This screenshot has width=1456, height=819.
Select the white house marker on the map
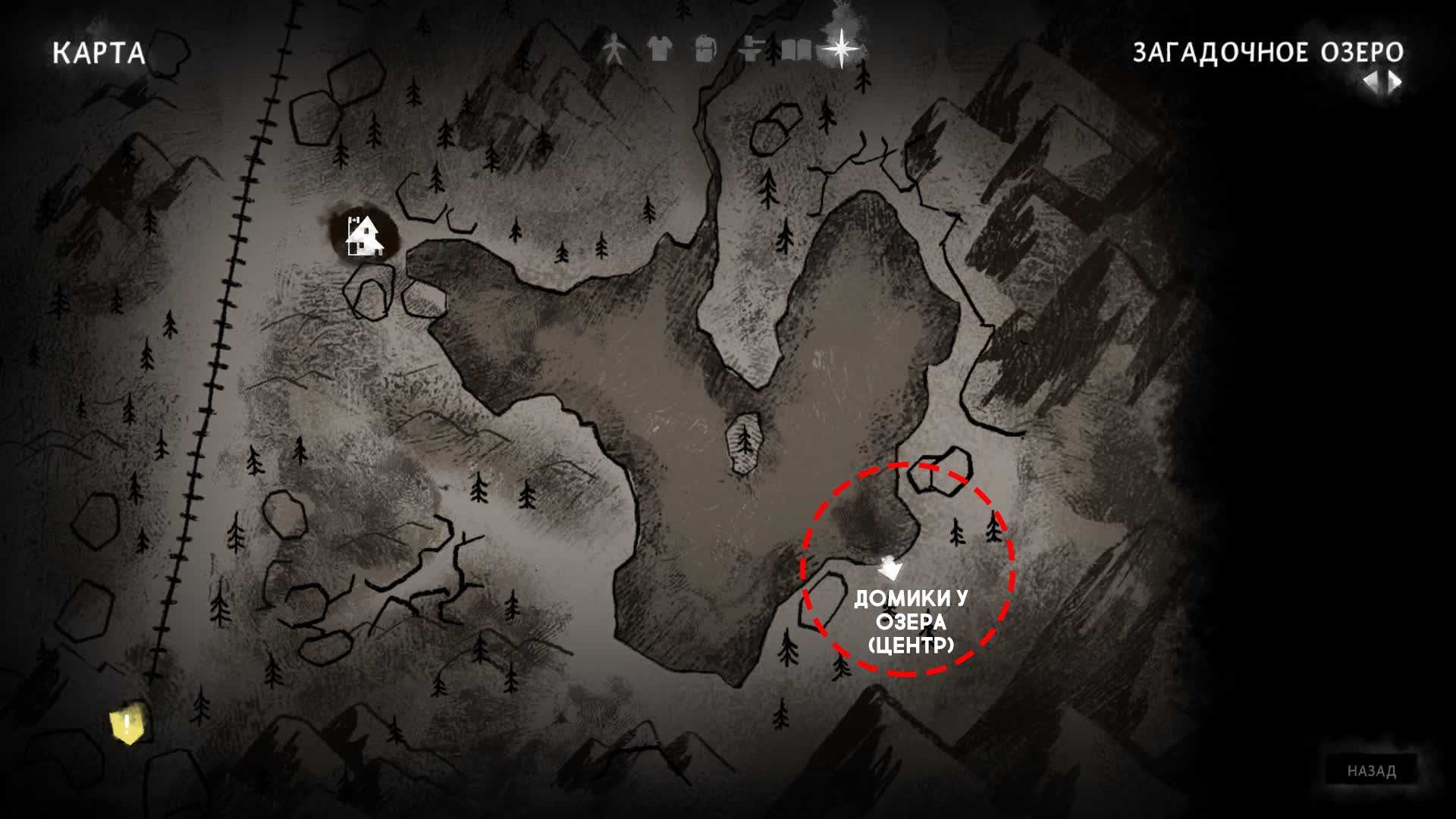[364, 235]
